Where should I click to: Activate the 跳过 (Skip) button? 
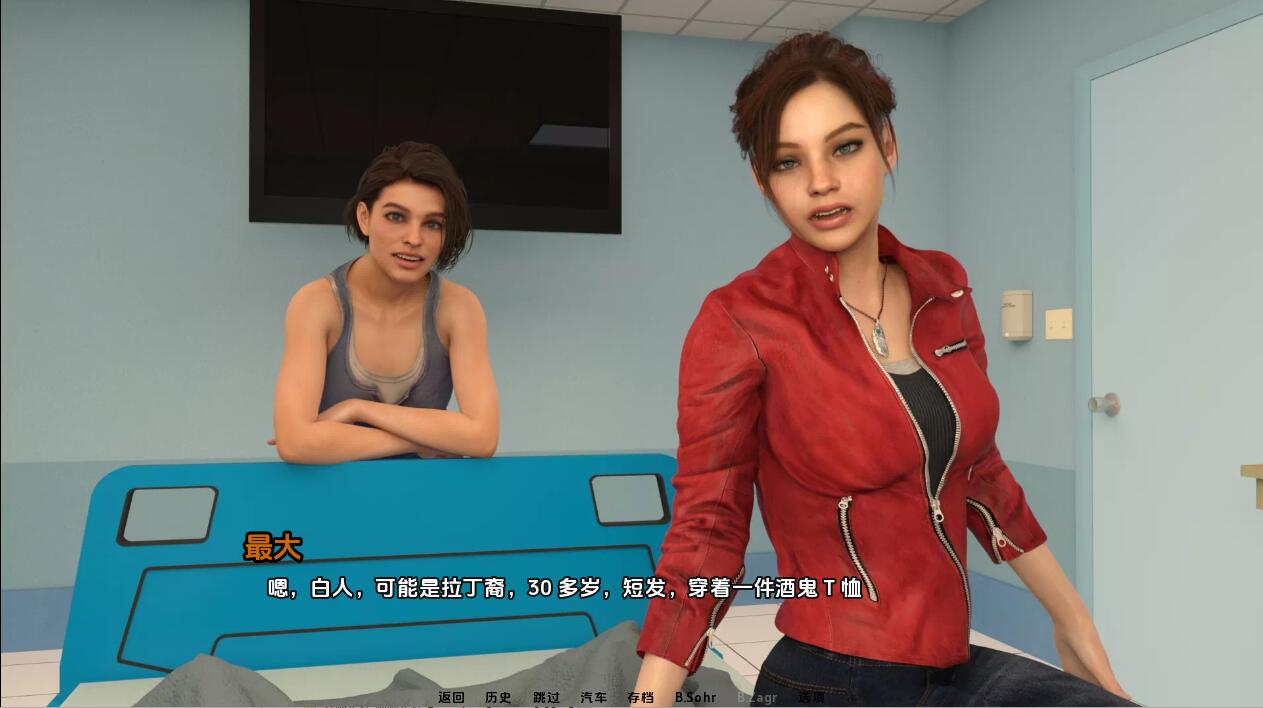point(546,697)
